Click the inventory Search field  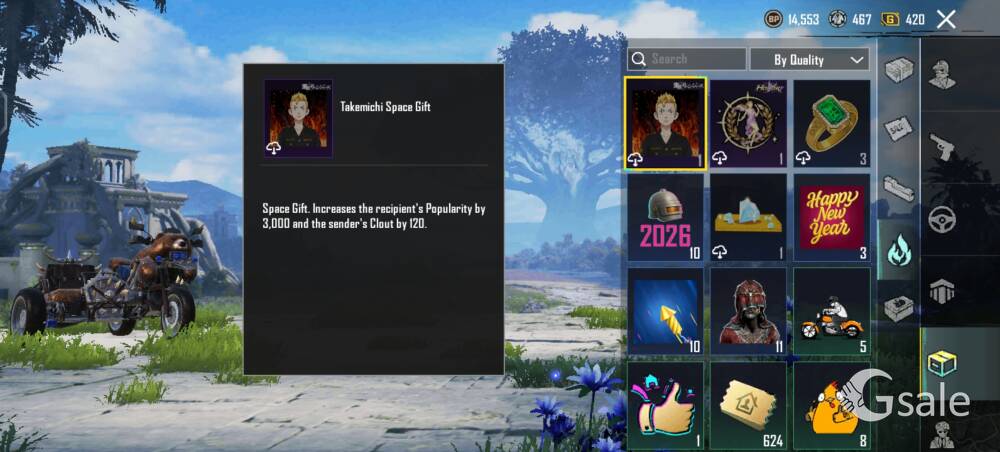[x=687, y=59]
